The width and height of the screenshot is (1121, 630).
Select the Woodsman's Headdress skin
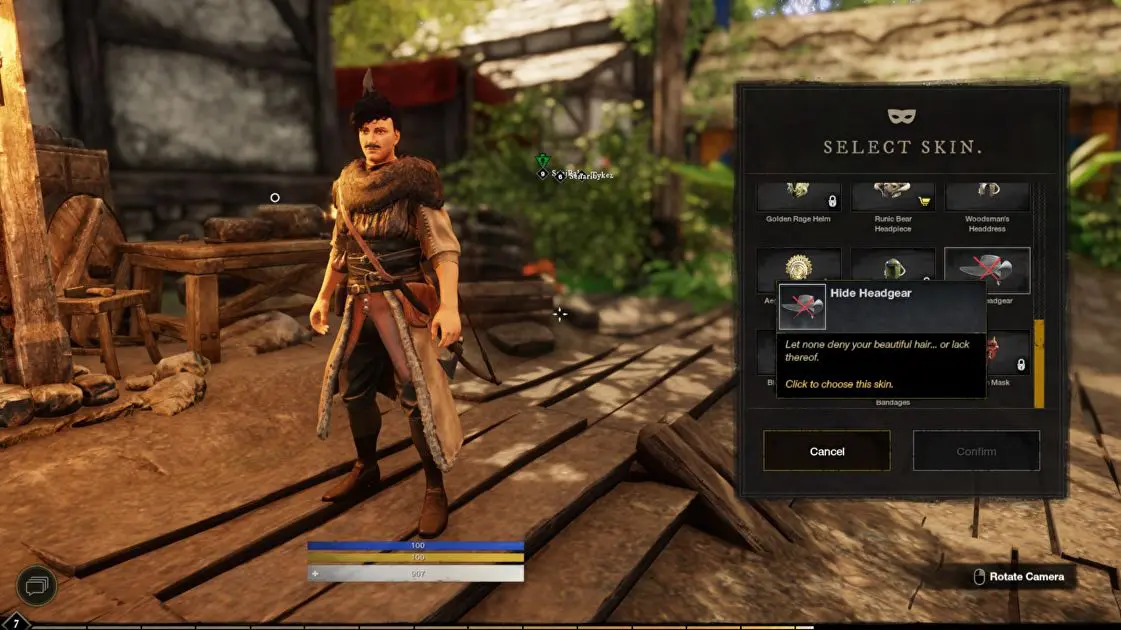(987, 196)
